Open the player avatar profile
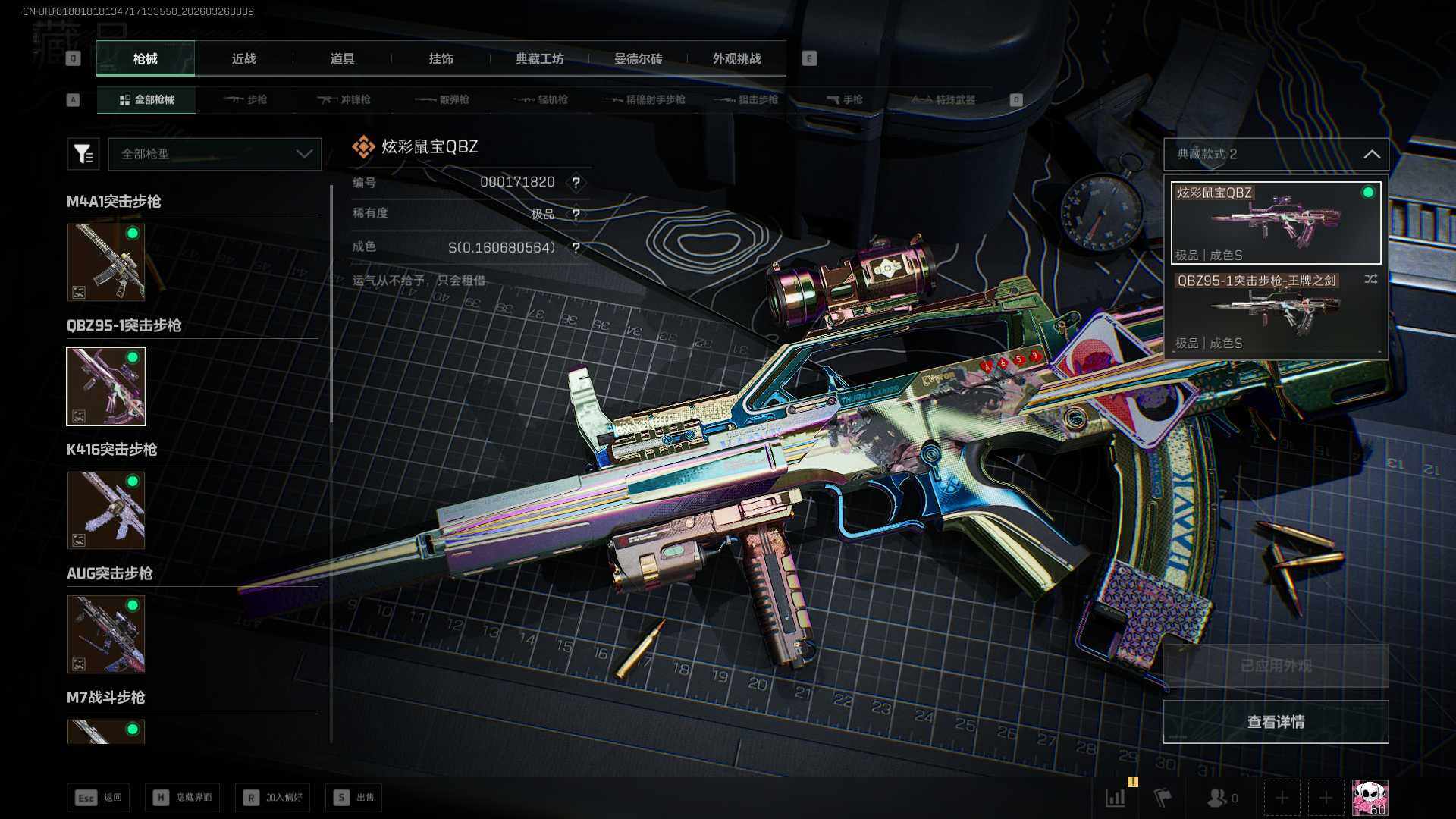 [x=1370, y=798]
